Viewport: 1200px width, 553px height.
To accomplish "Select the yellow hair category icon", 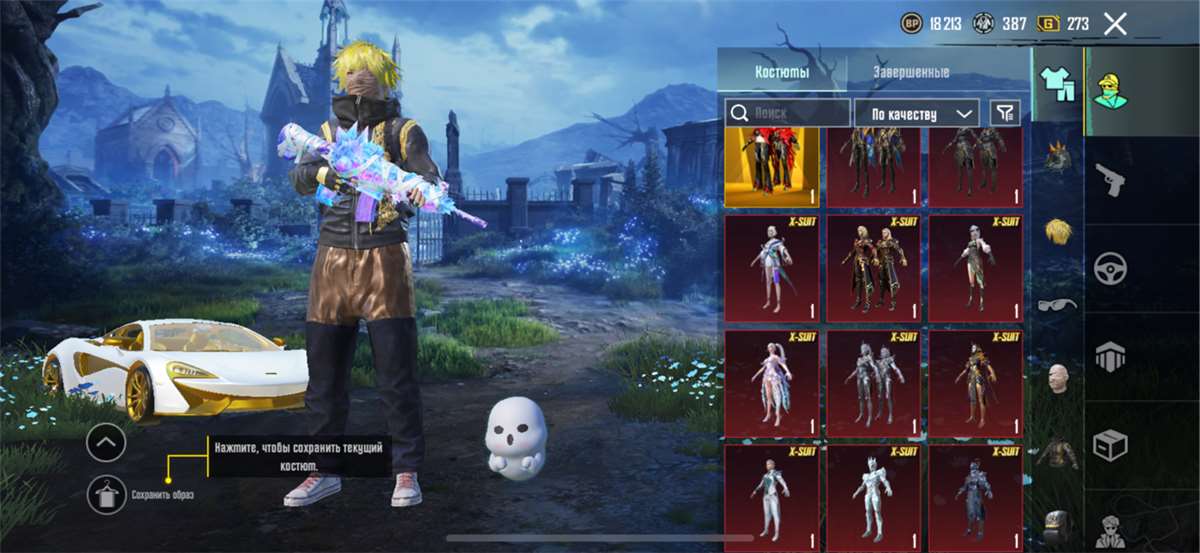I will (x=1058, y=231).
